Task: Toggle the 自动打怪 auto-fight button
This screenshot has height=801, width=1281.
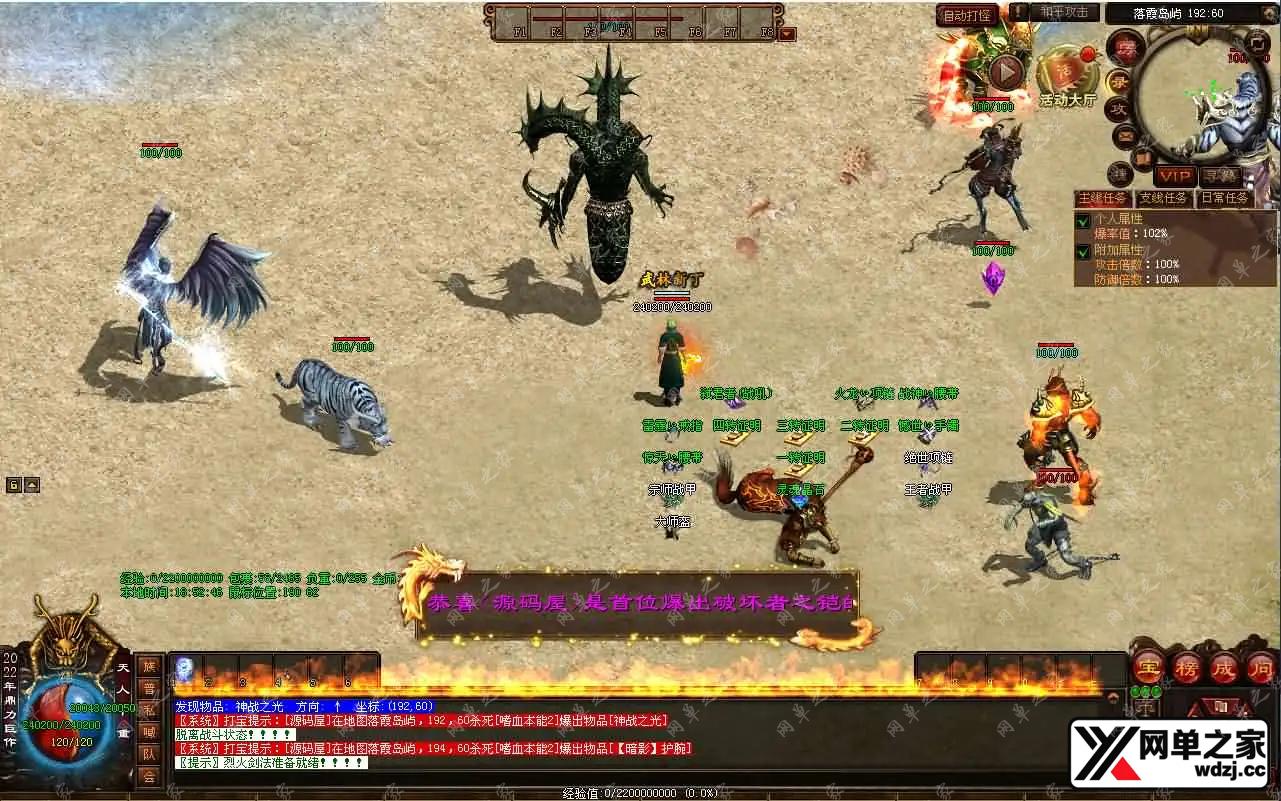Action: pos(967,15)
